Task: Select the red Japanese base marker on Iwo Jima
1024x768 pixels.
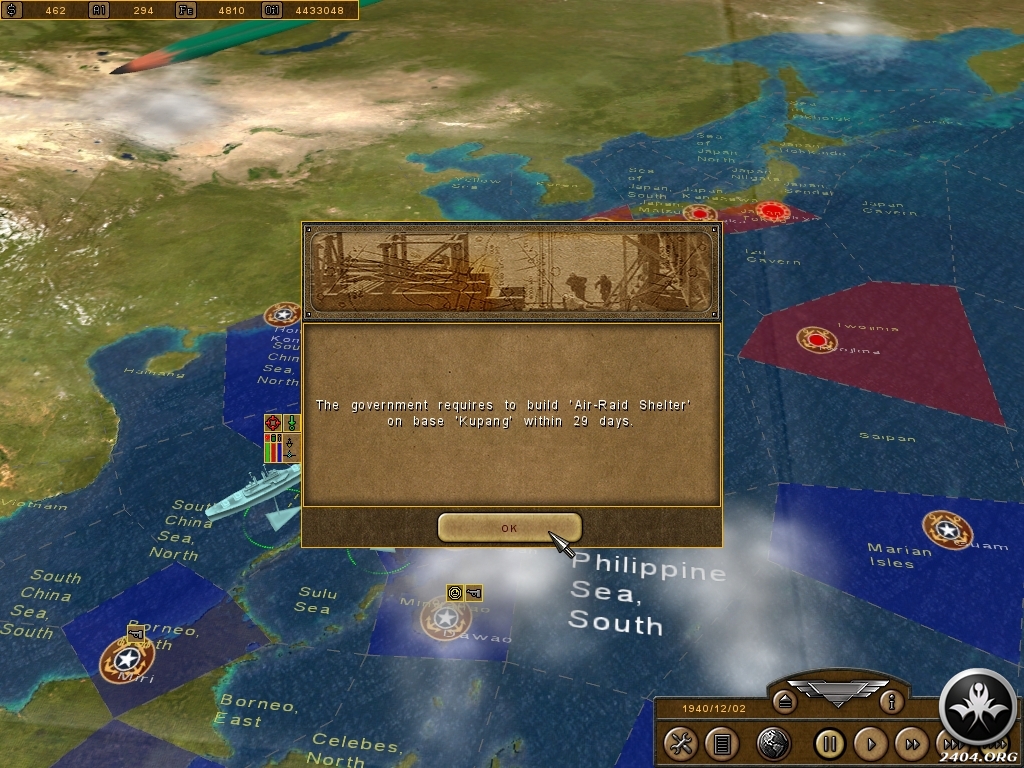Action: click(817, 340)
